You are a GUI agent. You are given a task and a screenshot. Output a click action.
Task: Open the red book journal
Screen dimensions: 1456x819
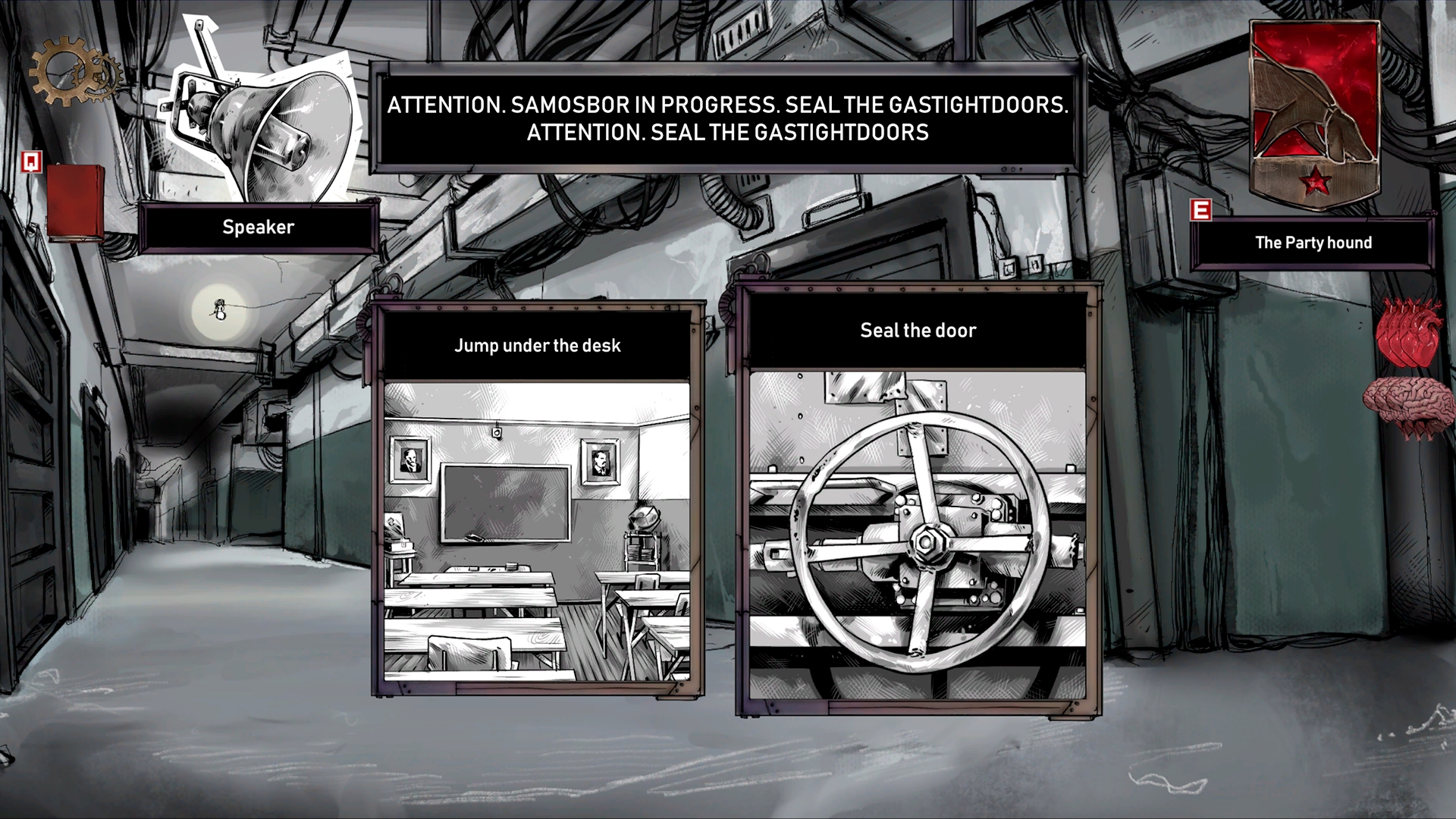[74, 202]
